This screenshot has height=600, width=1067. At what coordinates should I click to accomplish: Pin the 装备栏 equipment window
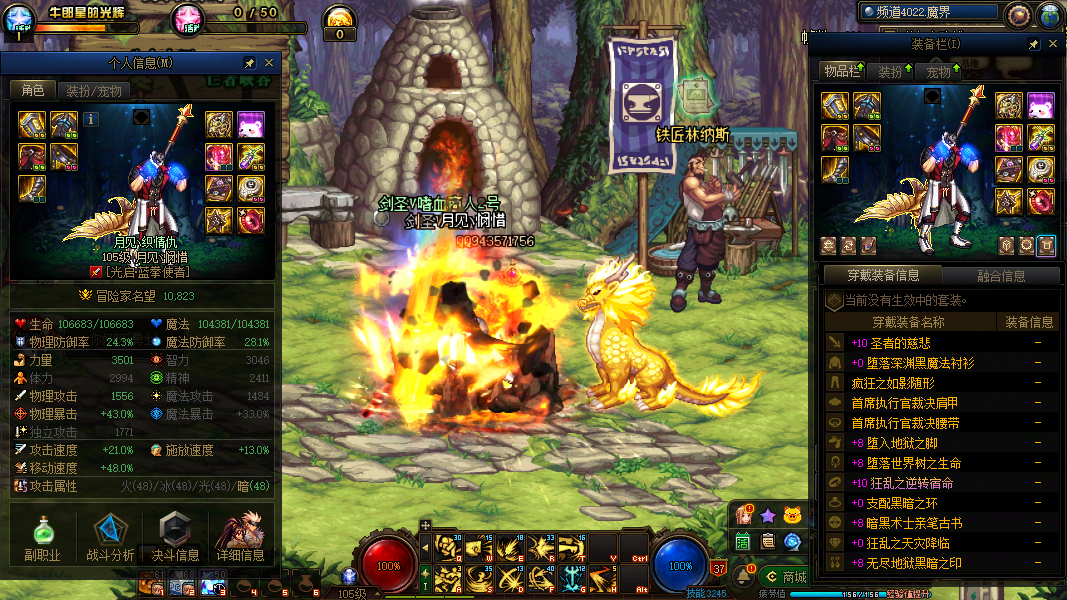point(1033,44)
